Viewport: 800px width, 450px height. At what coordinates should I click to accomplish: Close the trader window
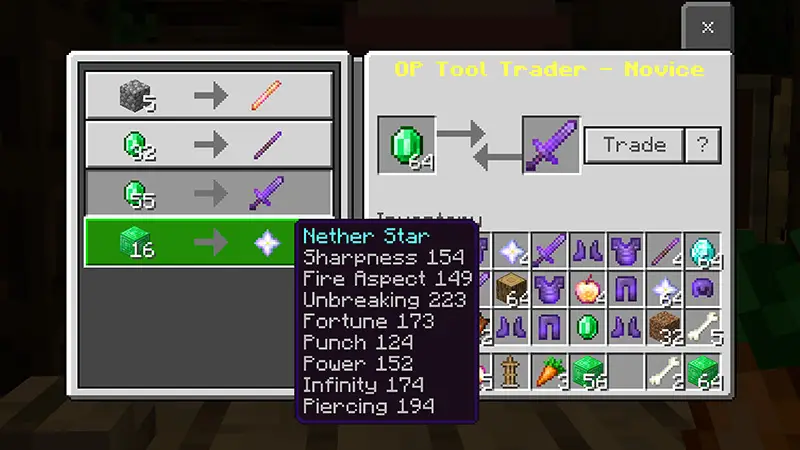(707, 27)
